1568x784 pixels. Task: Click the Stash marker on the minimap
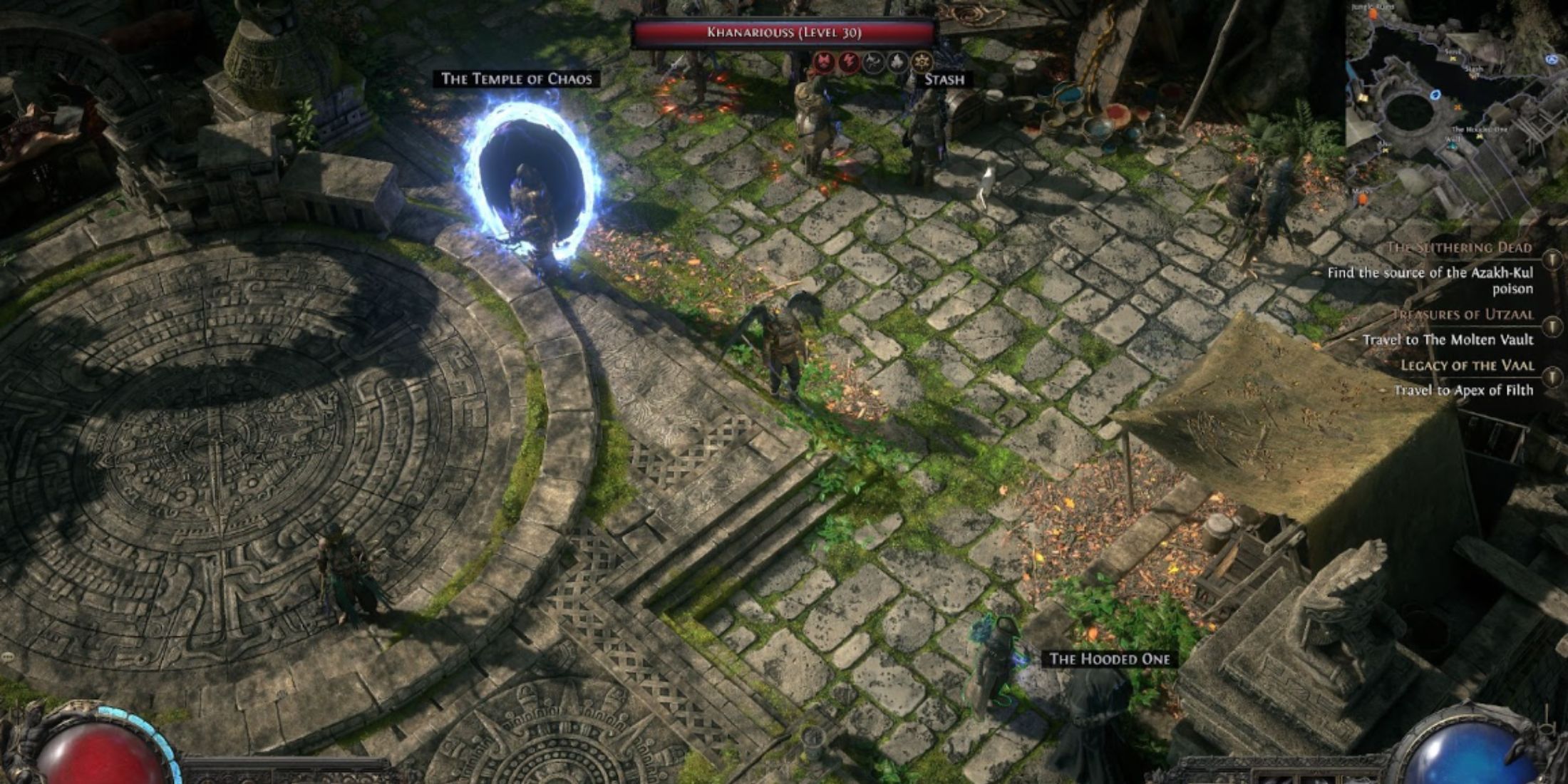click(1475, 75)
